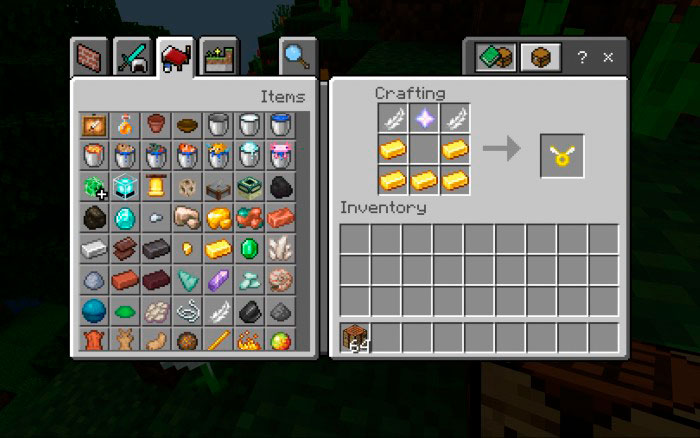Grab the amethyst shard
The height and width of the screenshot is (438, 700).
(x=218, y=280)
